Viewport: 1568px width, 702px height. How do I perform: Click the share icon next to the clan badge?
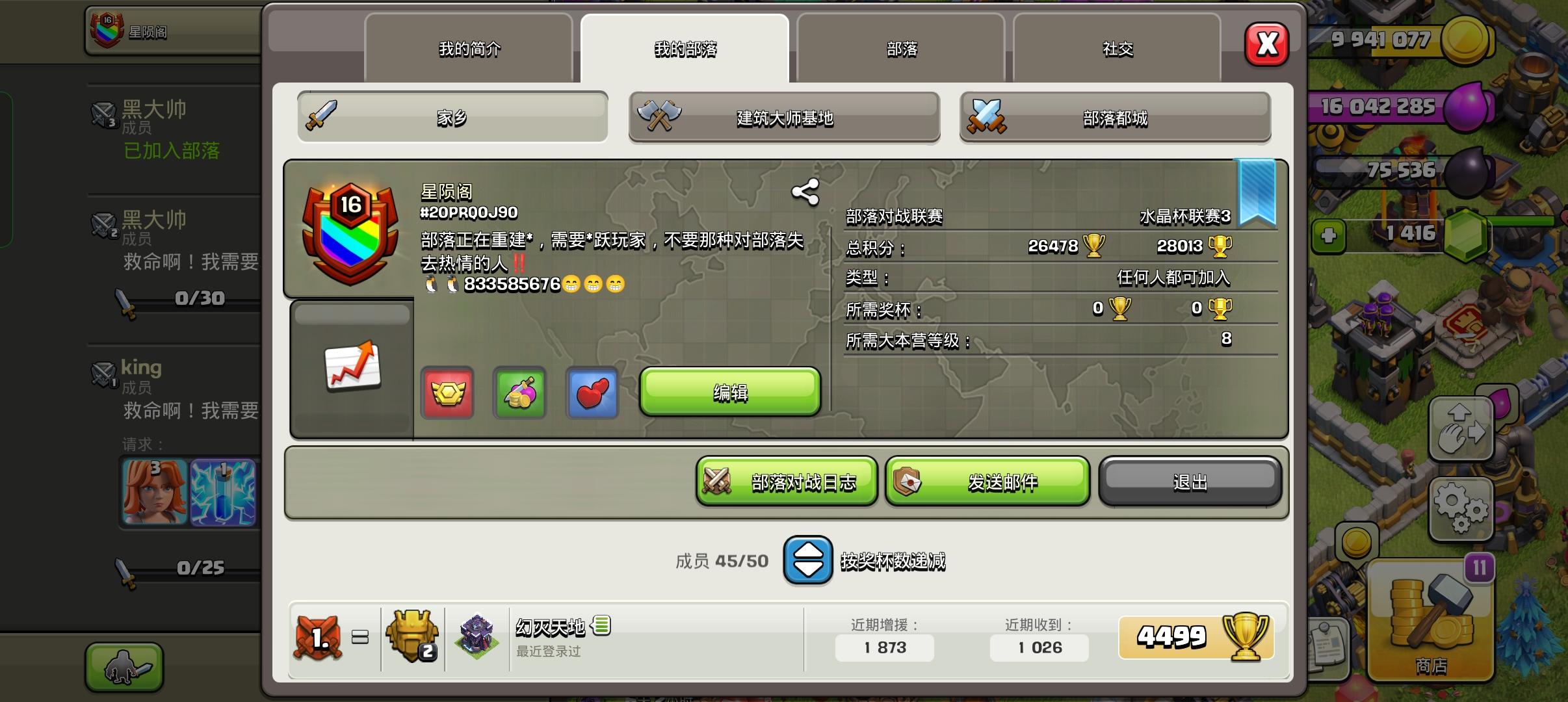point(804,192)
